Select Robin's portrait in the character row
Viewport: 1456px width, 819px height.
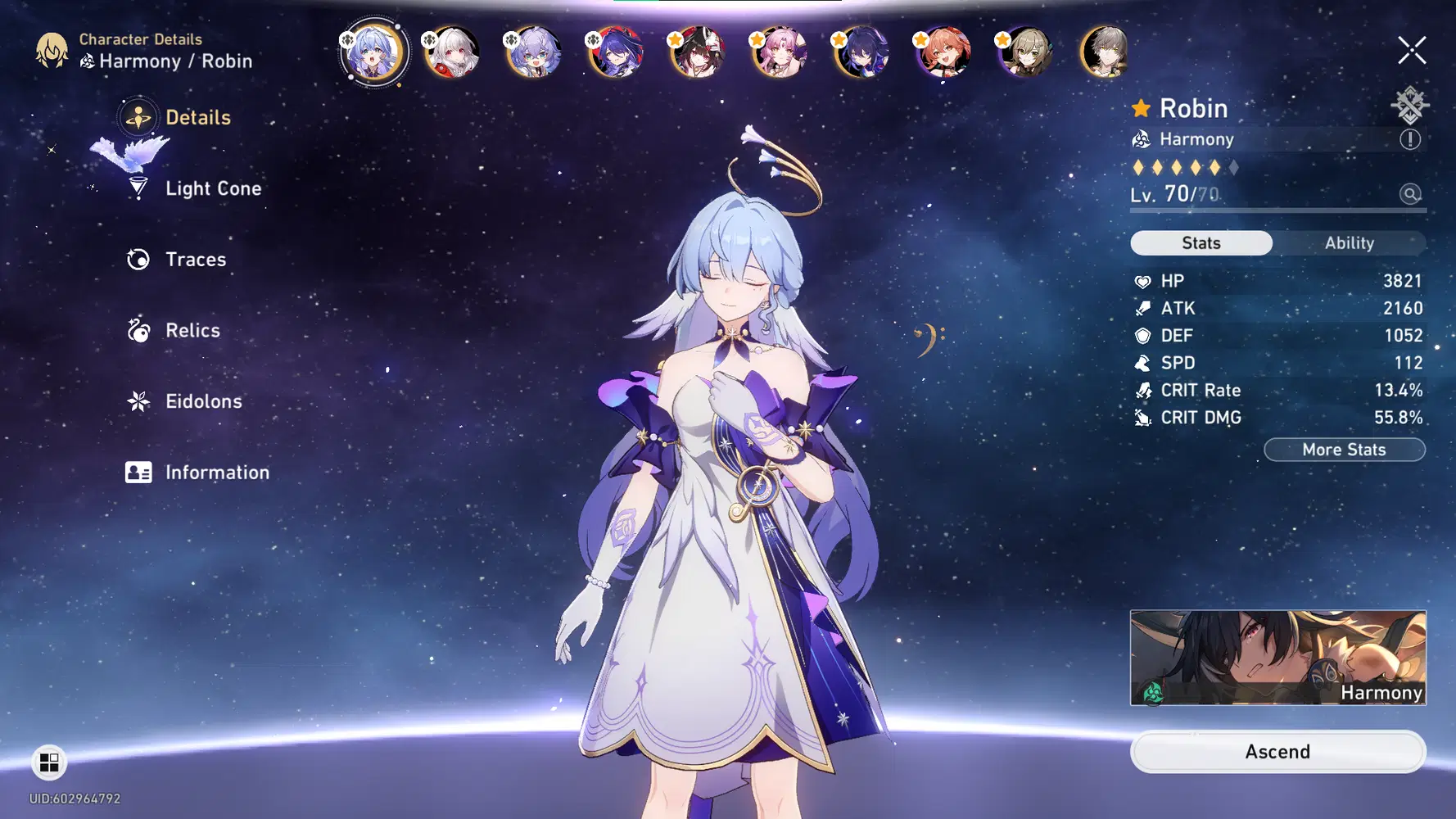(x=373, y=52)
